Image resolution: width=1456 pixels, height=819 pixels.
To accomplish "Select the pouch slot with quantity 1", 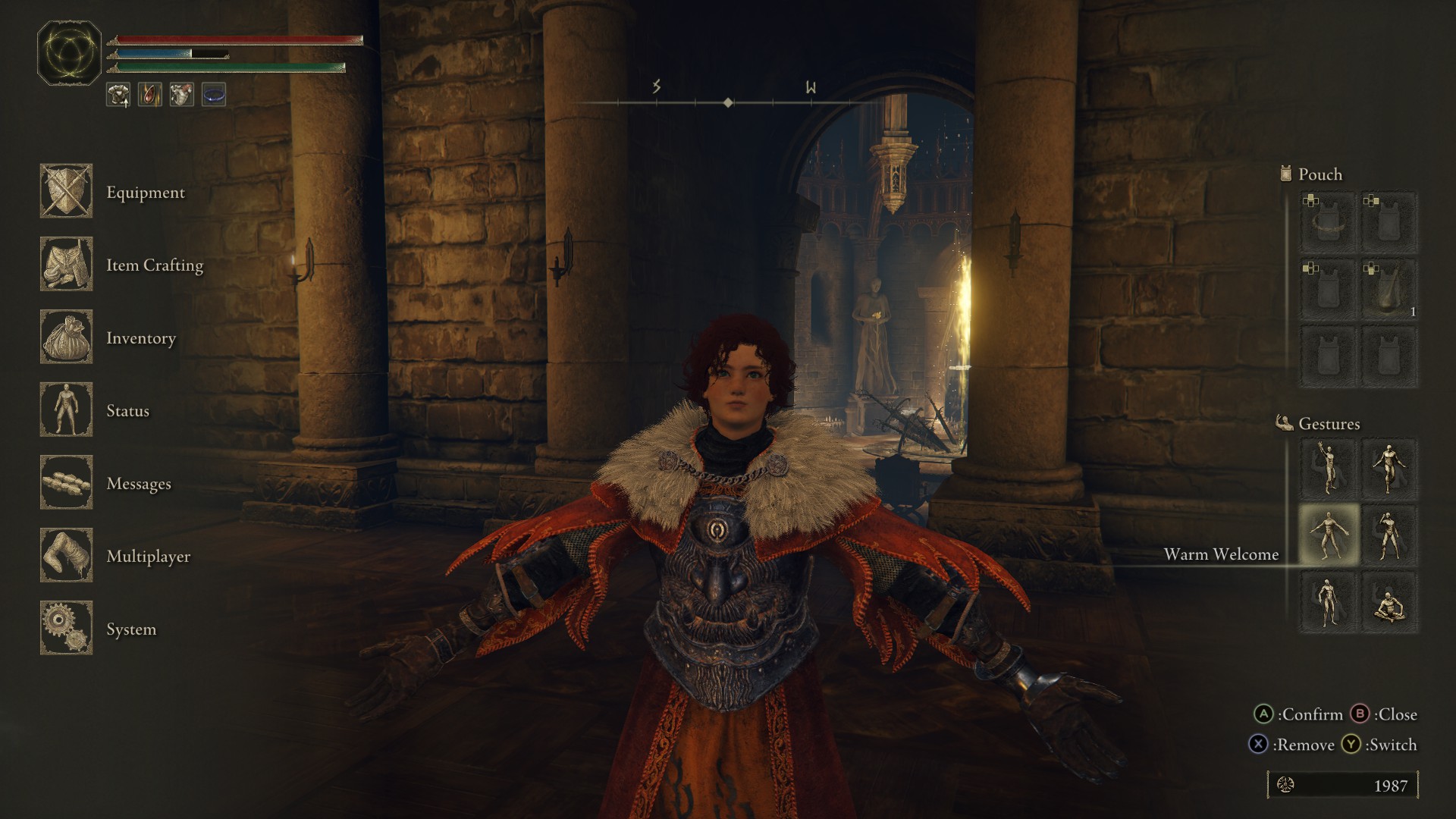I will (x=1389, y=290).
